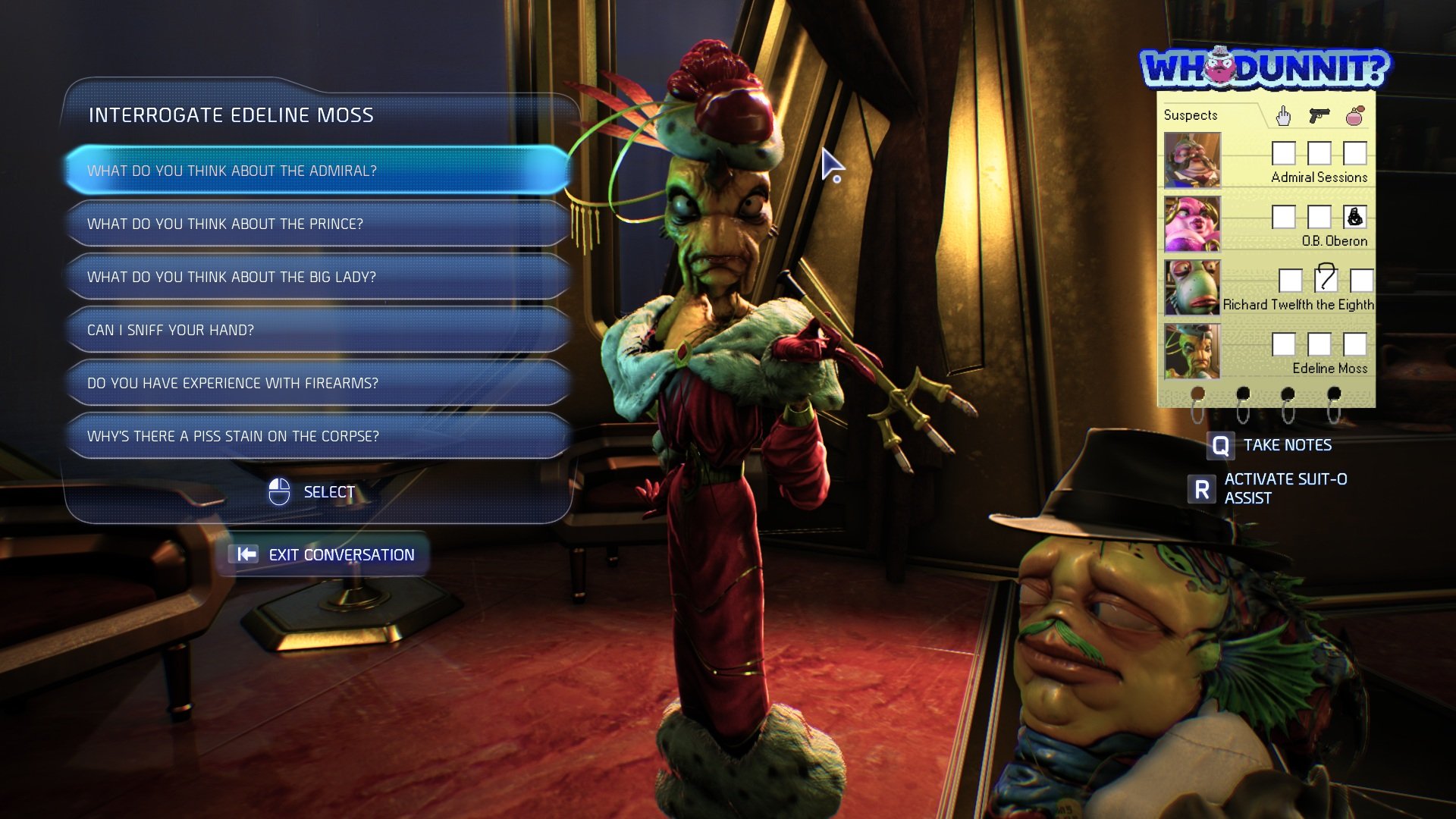Click the pistol clue column icon

coord(1319,115)
